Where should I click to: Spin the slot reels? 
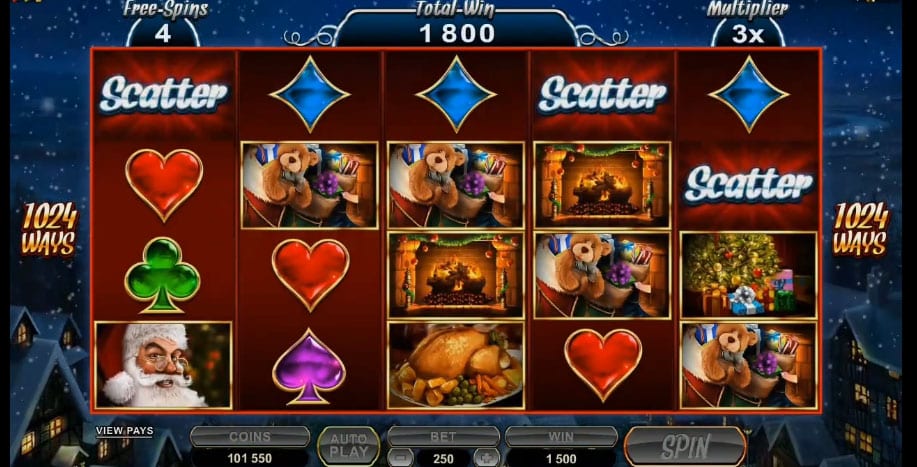pos(685,446)
